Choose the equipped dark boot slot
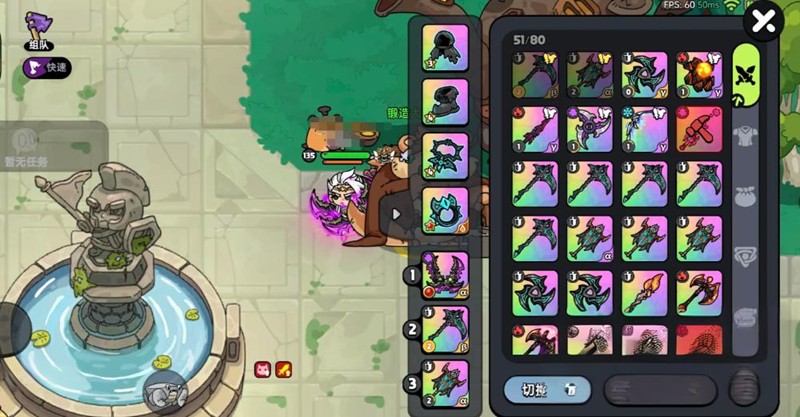The height and width of the screenshot is (417, 800). pyautogui.click(x=445, y=101)
